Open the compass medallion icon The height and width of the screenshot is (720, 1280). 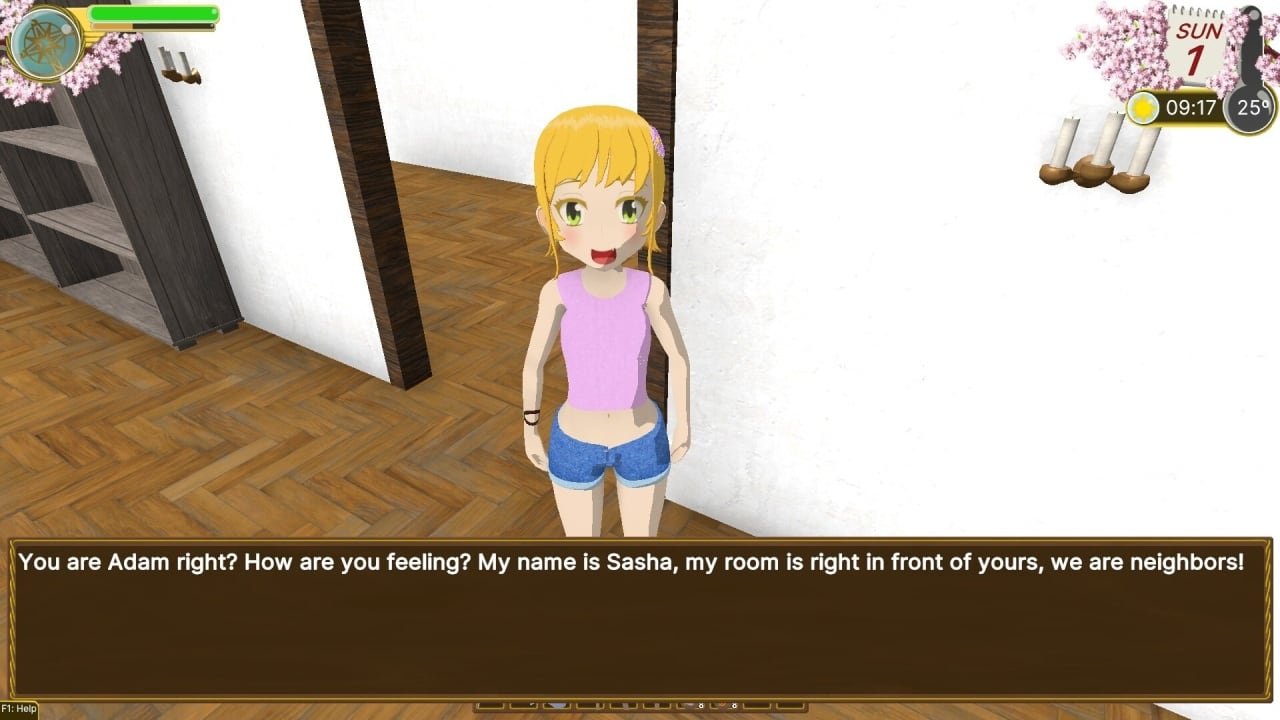tap(46, 43)
